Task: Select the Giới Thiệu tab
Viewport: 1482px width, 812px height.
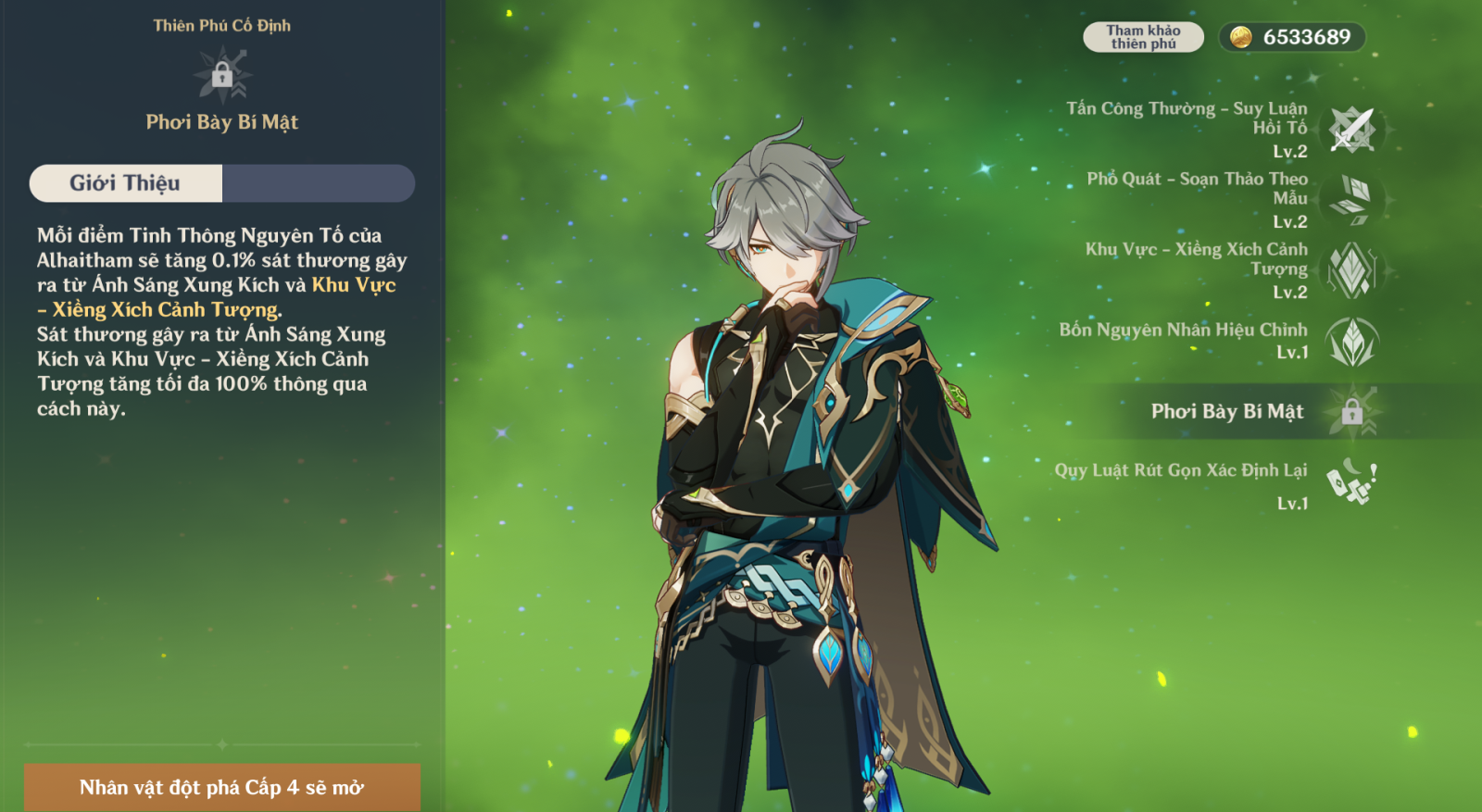Action: point(126,183)
